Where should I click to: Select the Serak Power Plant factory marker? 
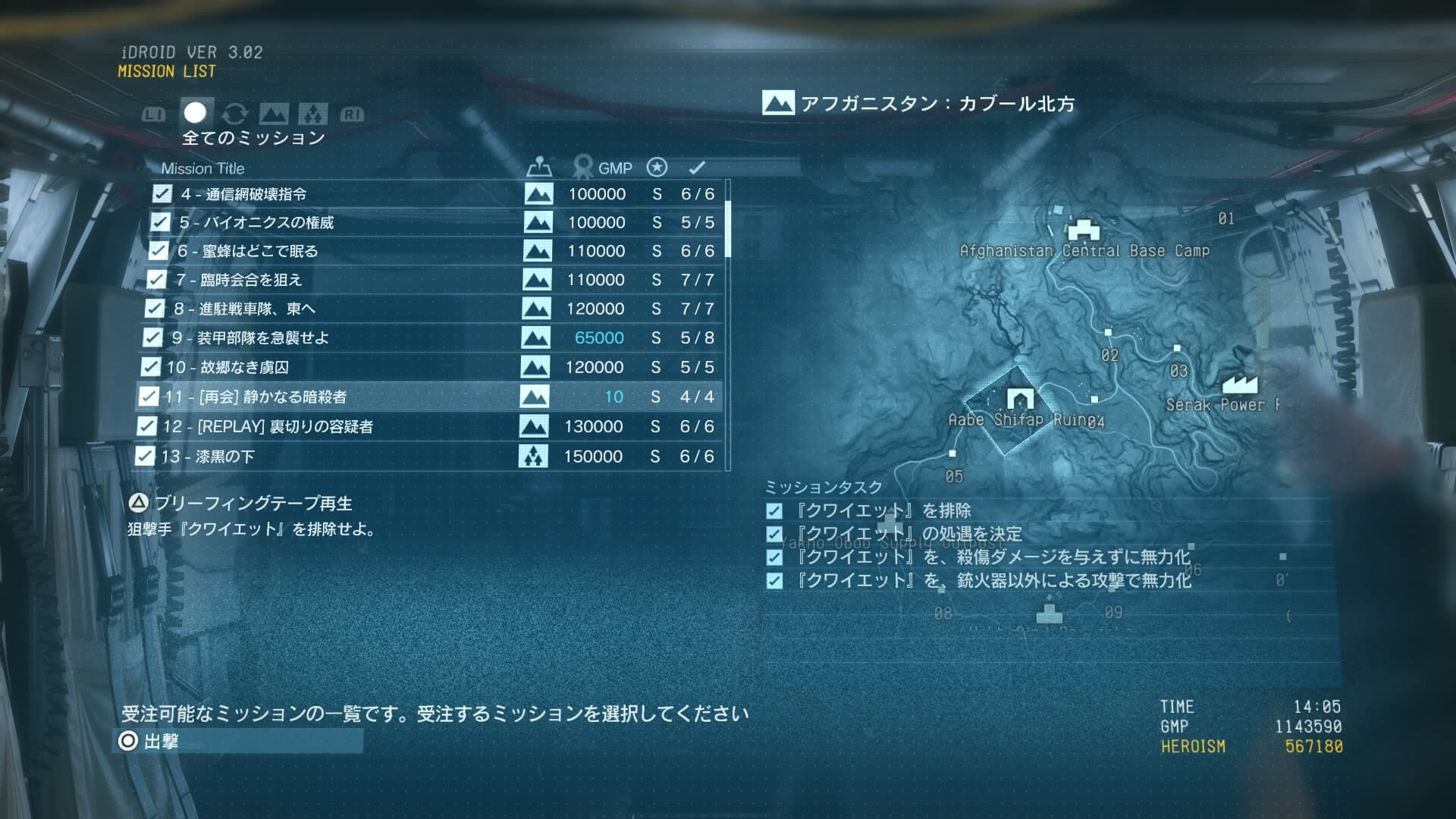1240,384
